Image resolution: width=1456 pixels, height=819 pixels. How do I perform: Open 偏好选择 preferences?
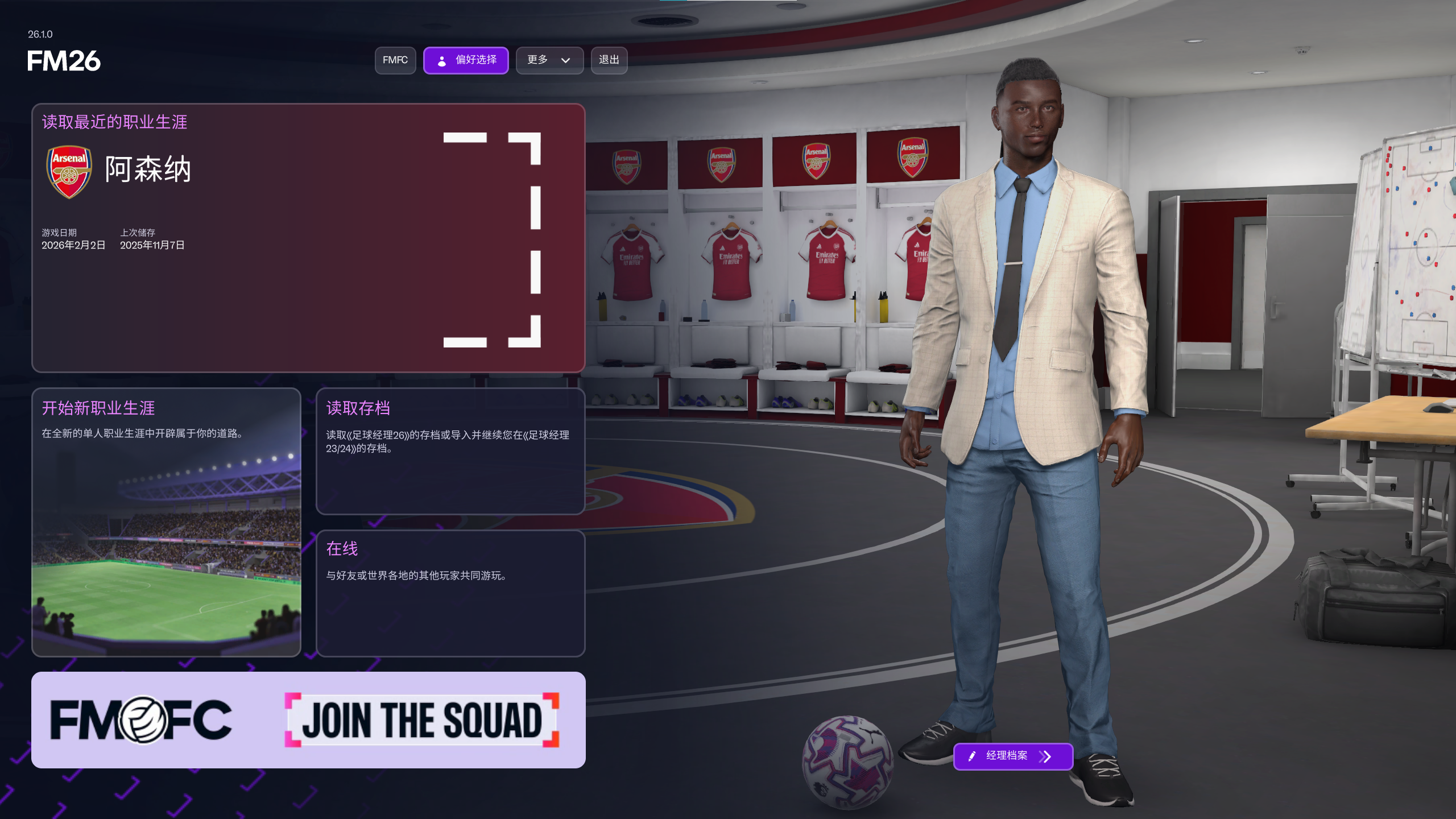click(x=466, y=60)
